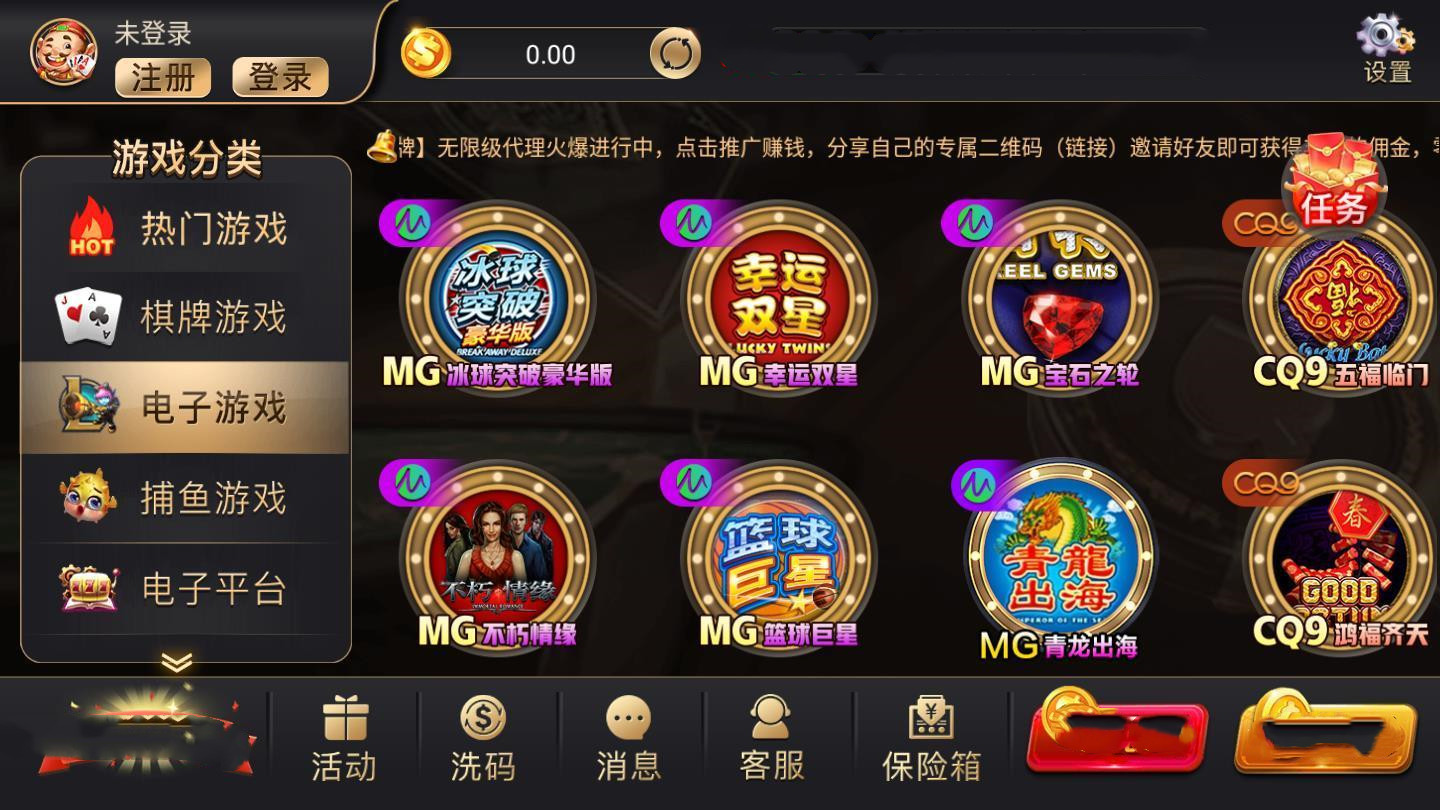1440x810 pixels.
Task: Switch to 棋牌游戏 card games category
Action: click(185, 318)
